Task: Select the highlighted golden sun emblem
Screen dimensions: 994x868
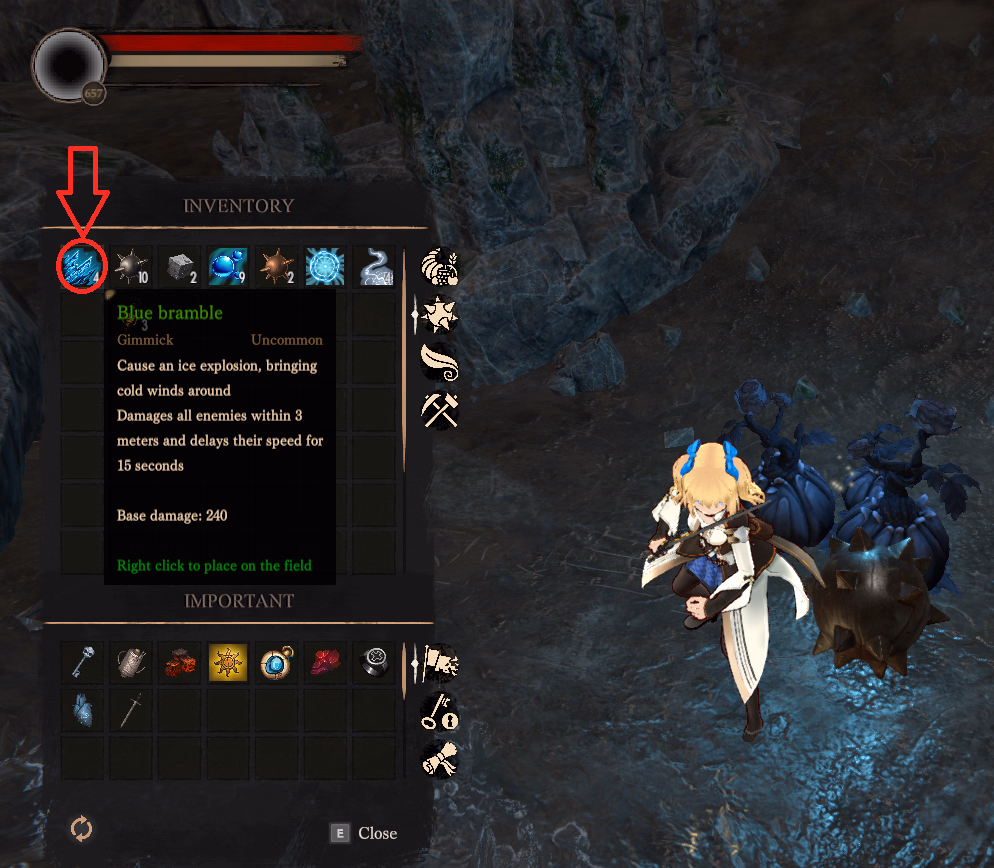Action: pyautogui.click(x=228, y=662)
